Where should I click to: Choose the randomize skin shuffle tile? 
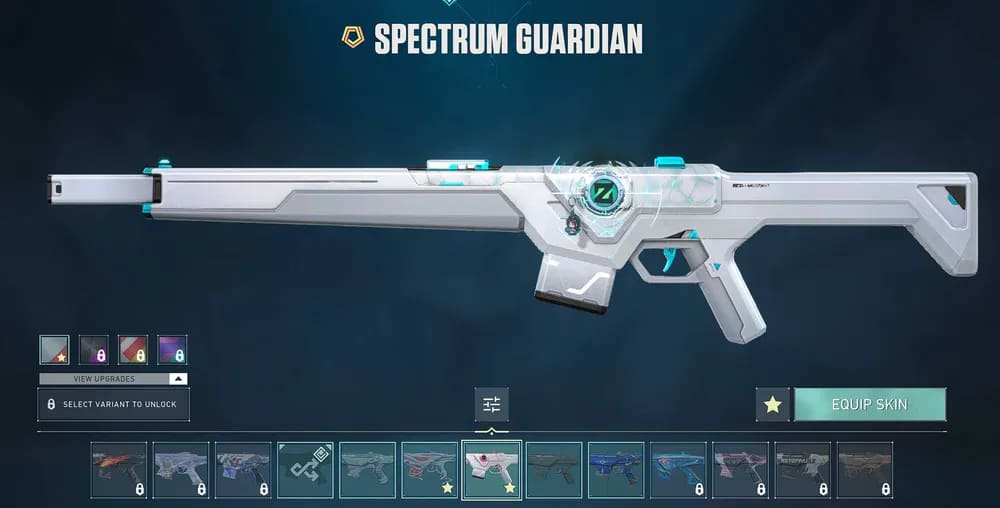pos(305,469)
